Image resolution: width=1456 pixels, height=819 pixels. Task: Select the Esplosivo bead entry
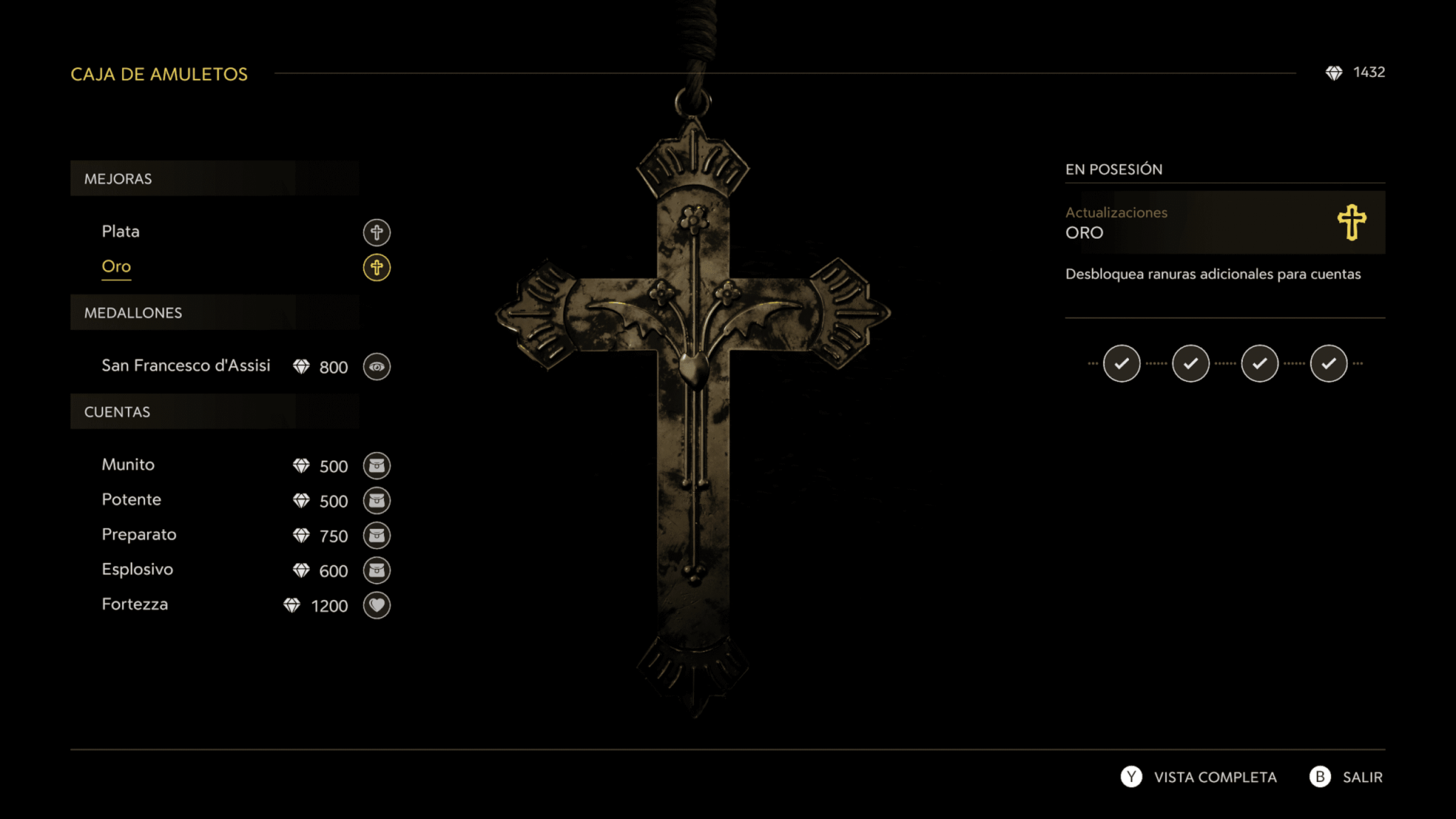(x=137, y=569)
